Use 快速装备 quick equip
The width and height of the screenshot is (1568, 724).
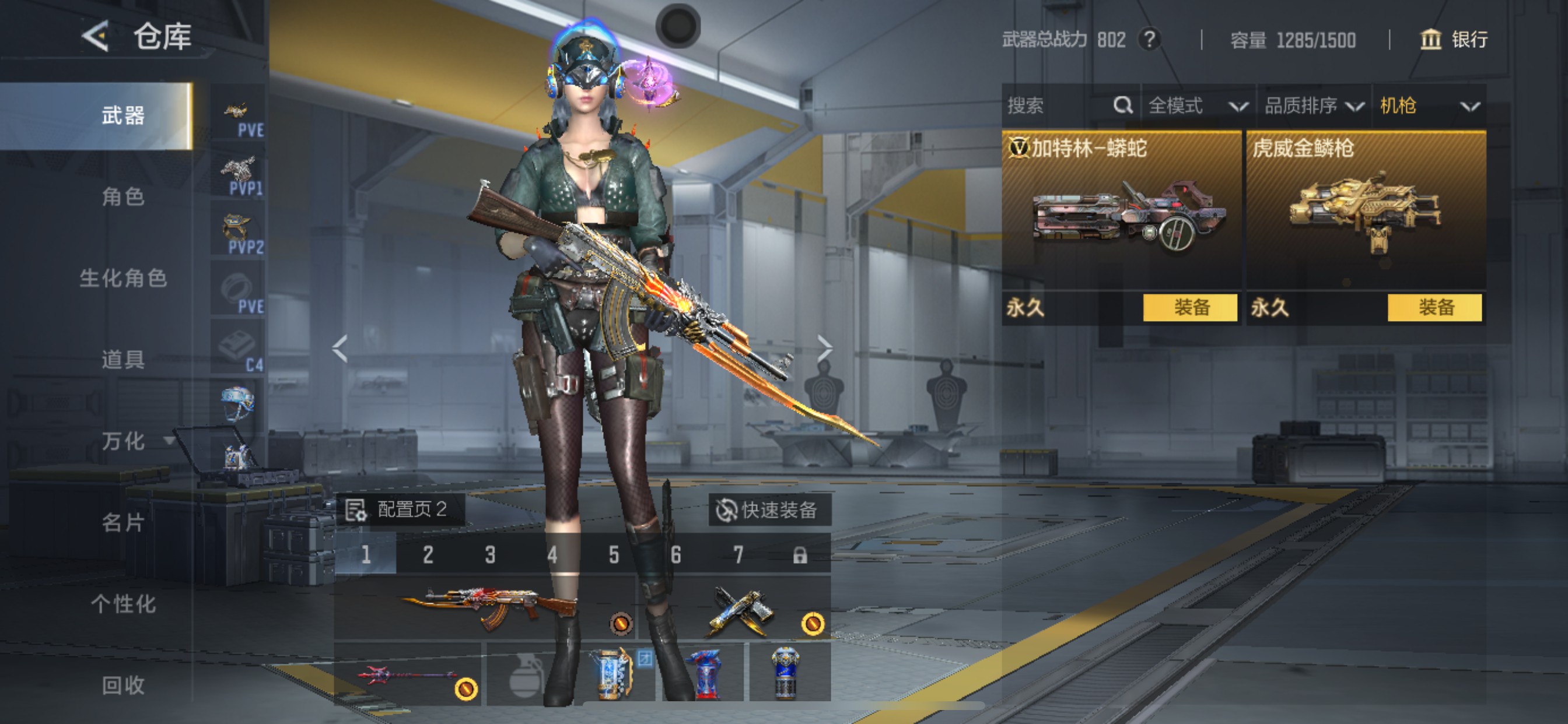(x=768, y=510)
